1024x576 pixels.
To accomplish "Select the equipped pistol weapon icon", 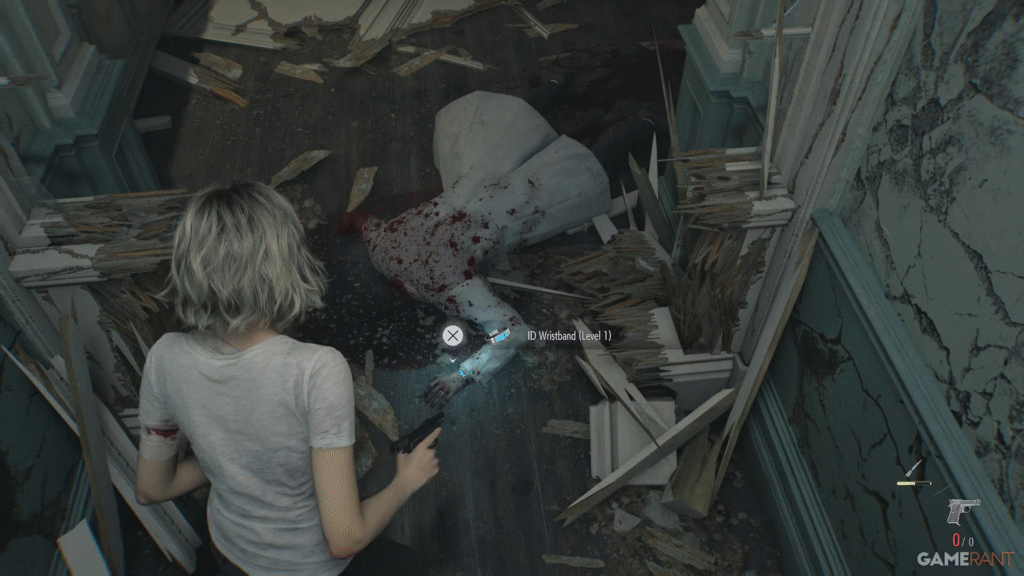I will click(x=963, y=511).
